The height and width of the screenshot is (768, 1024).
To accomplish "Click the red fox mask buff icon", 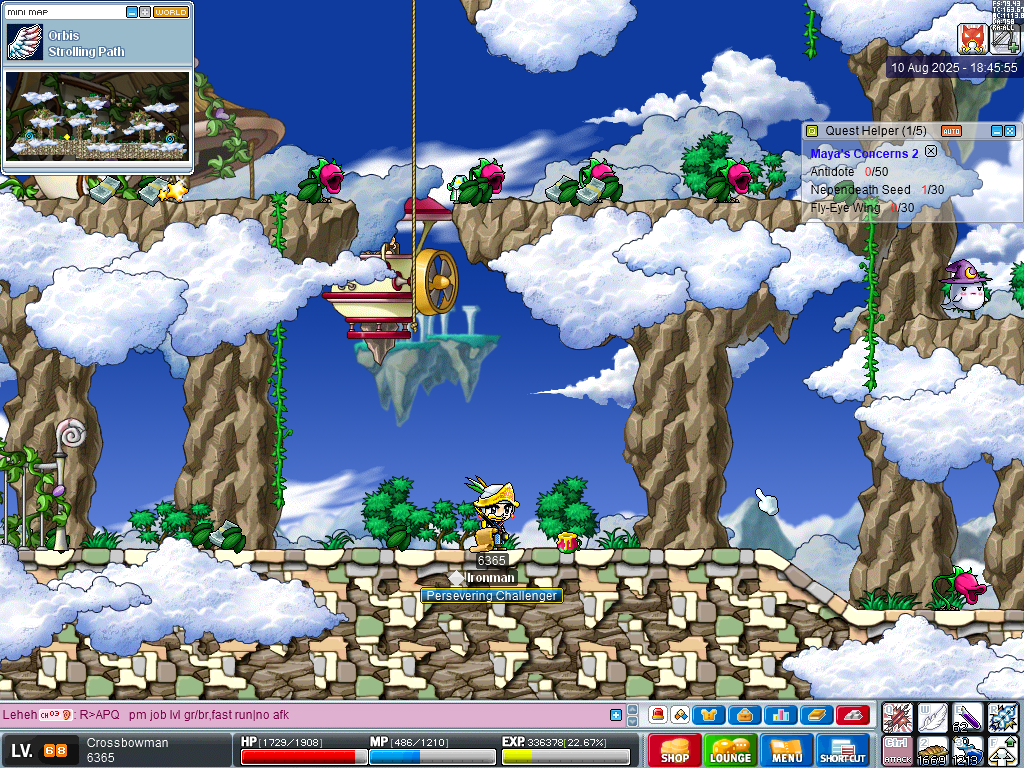I will point(972,39).
